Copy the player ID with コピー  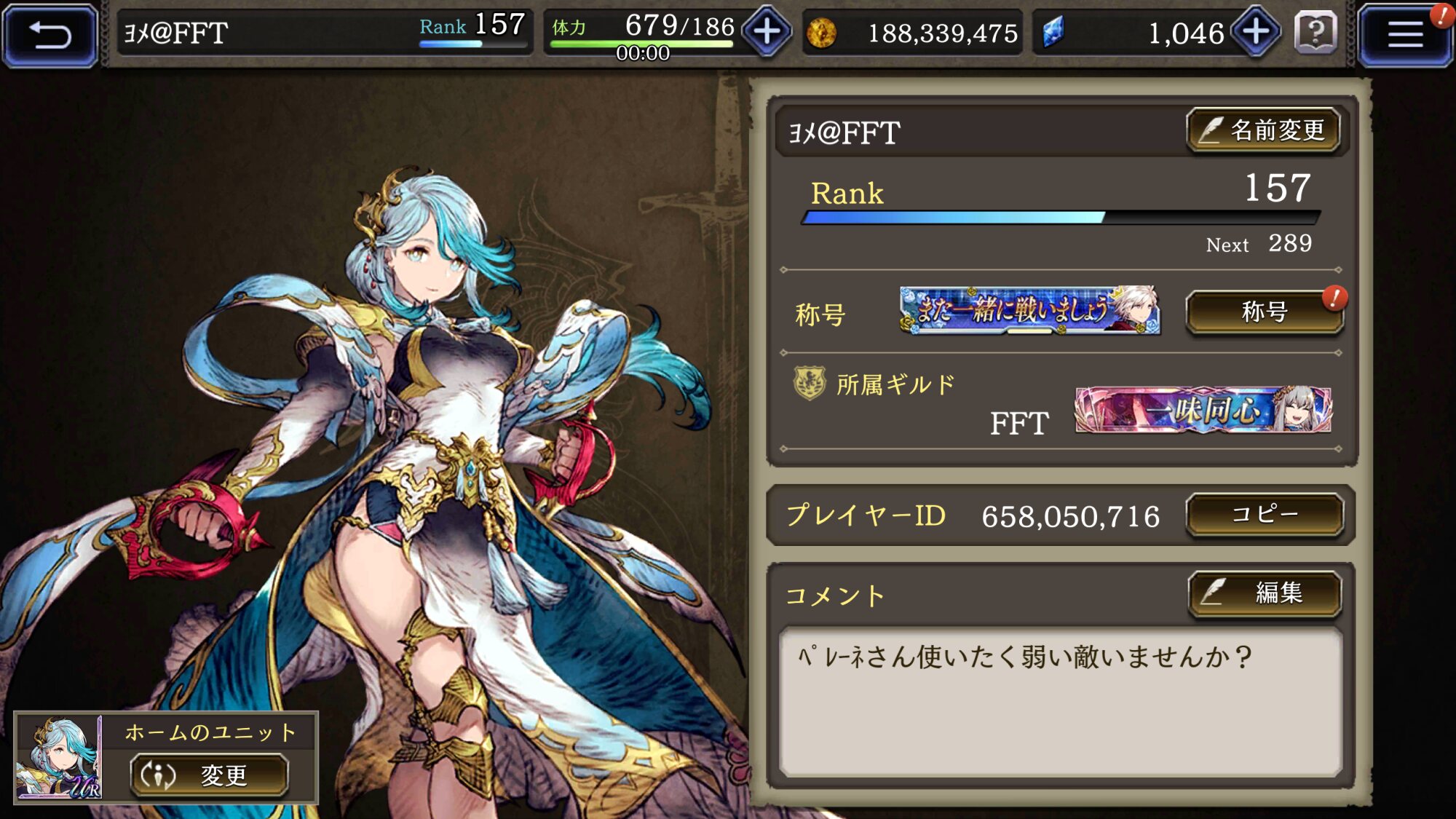point(1264,515)
